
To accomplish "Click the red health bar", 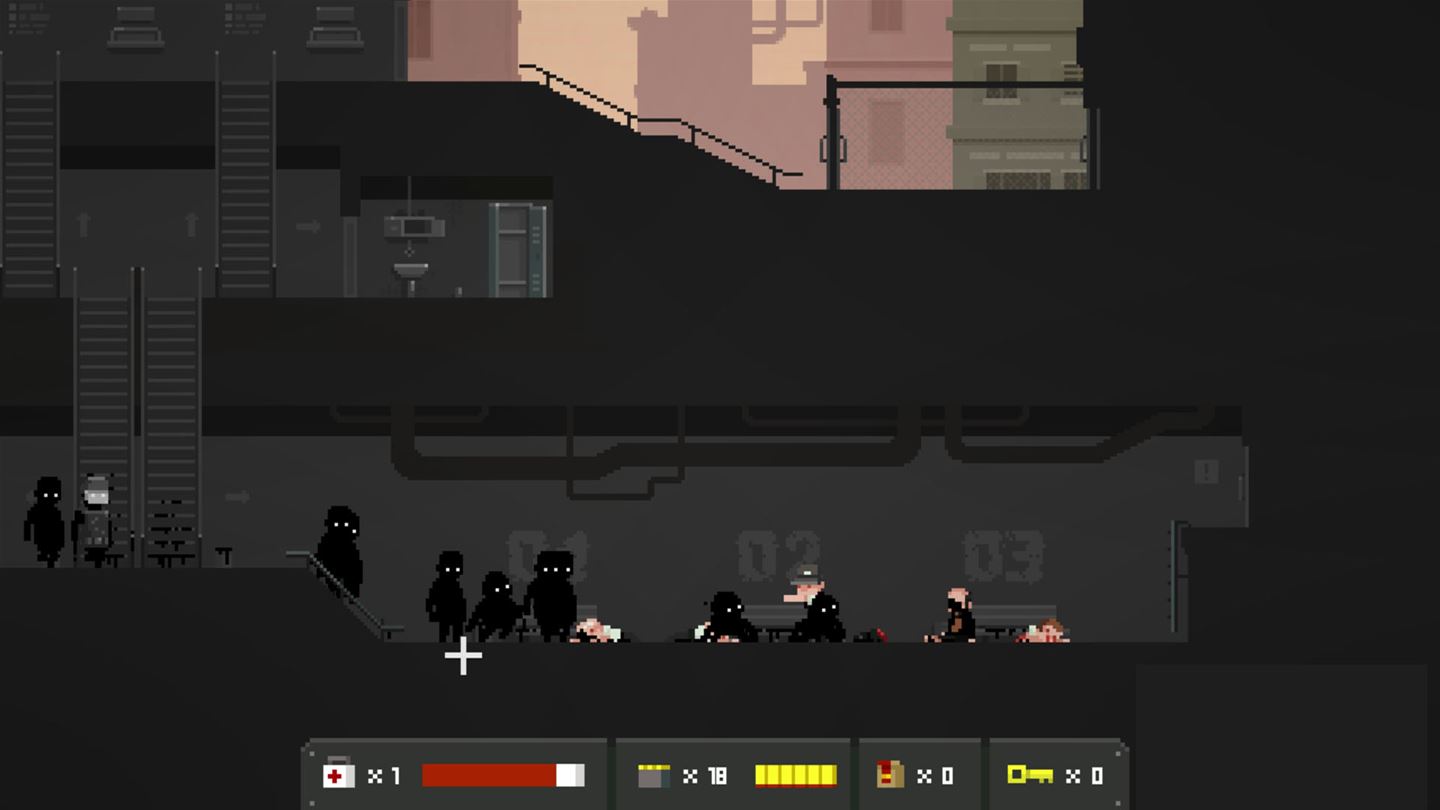I will pyautogui.click(x=490, y=774).
